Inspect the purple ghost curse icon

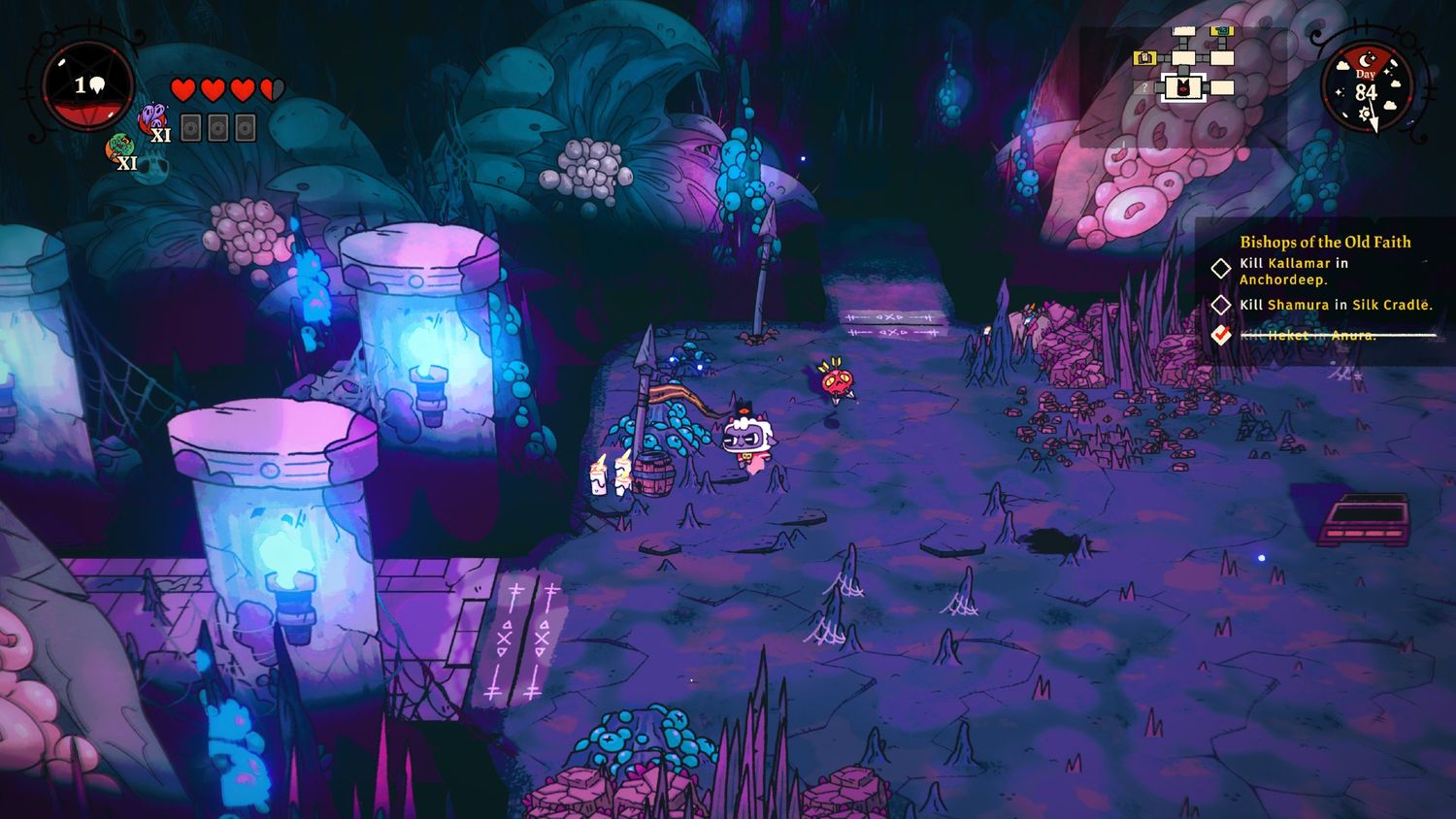click(x=152, y=118)
